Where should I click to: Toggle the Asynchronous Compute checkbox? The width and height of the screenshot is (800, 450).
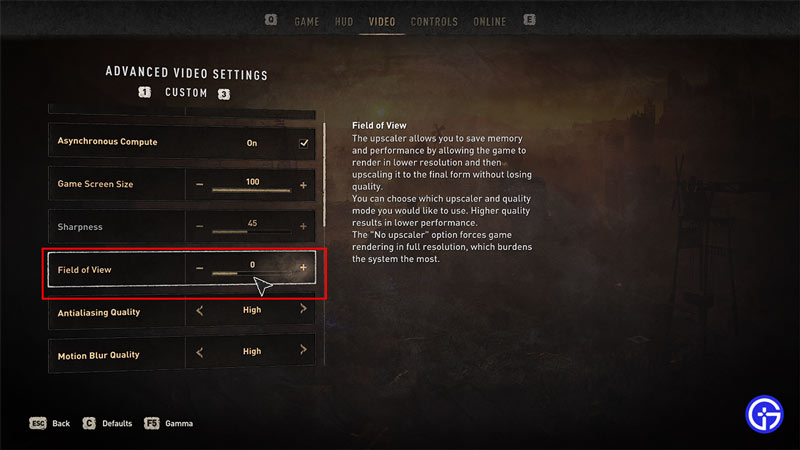(x=304, y=143)
